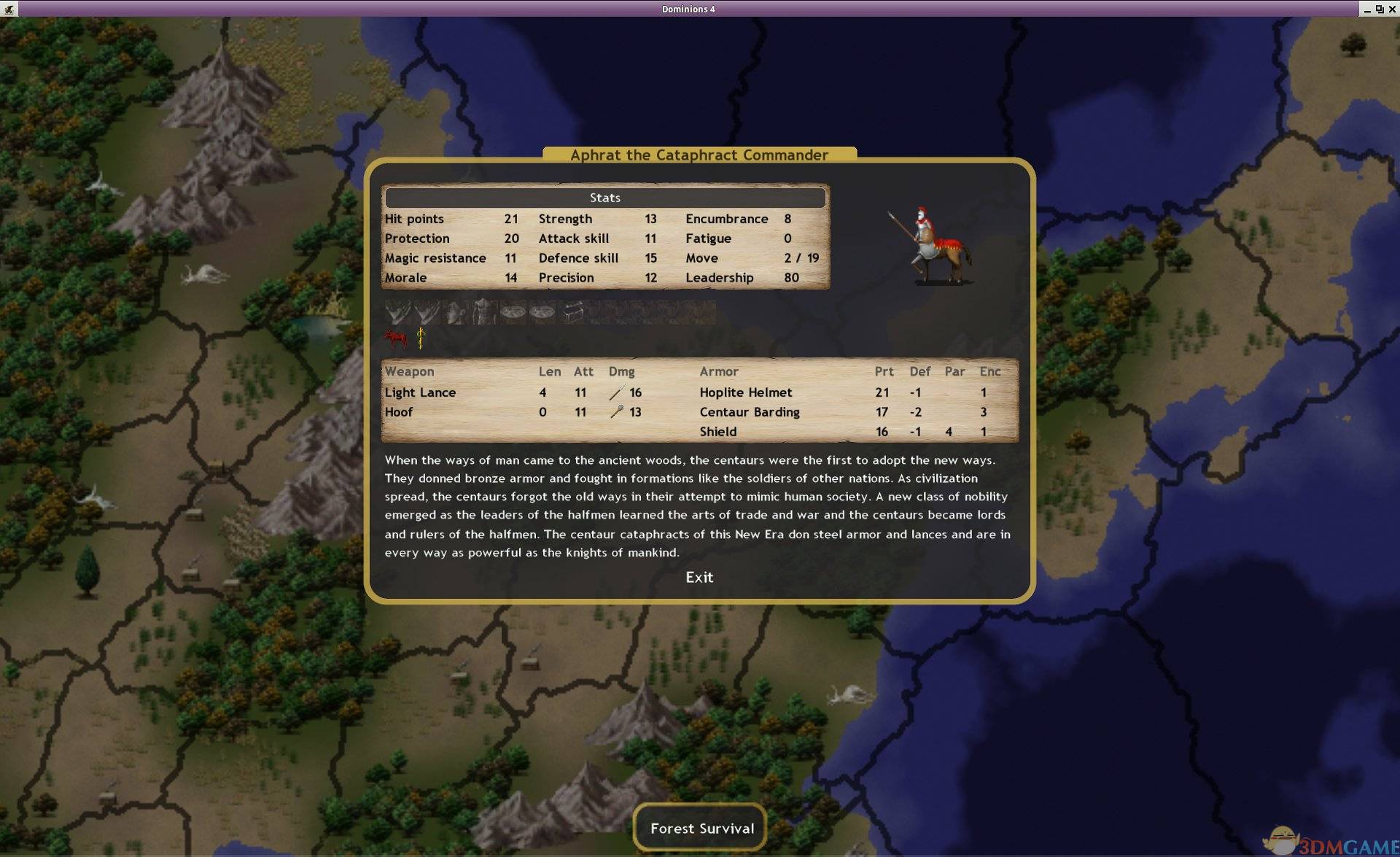
Task: Click the Magic resistance stat
Action: pyautogui.click(x=435, y=258)
